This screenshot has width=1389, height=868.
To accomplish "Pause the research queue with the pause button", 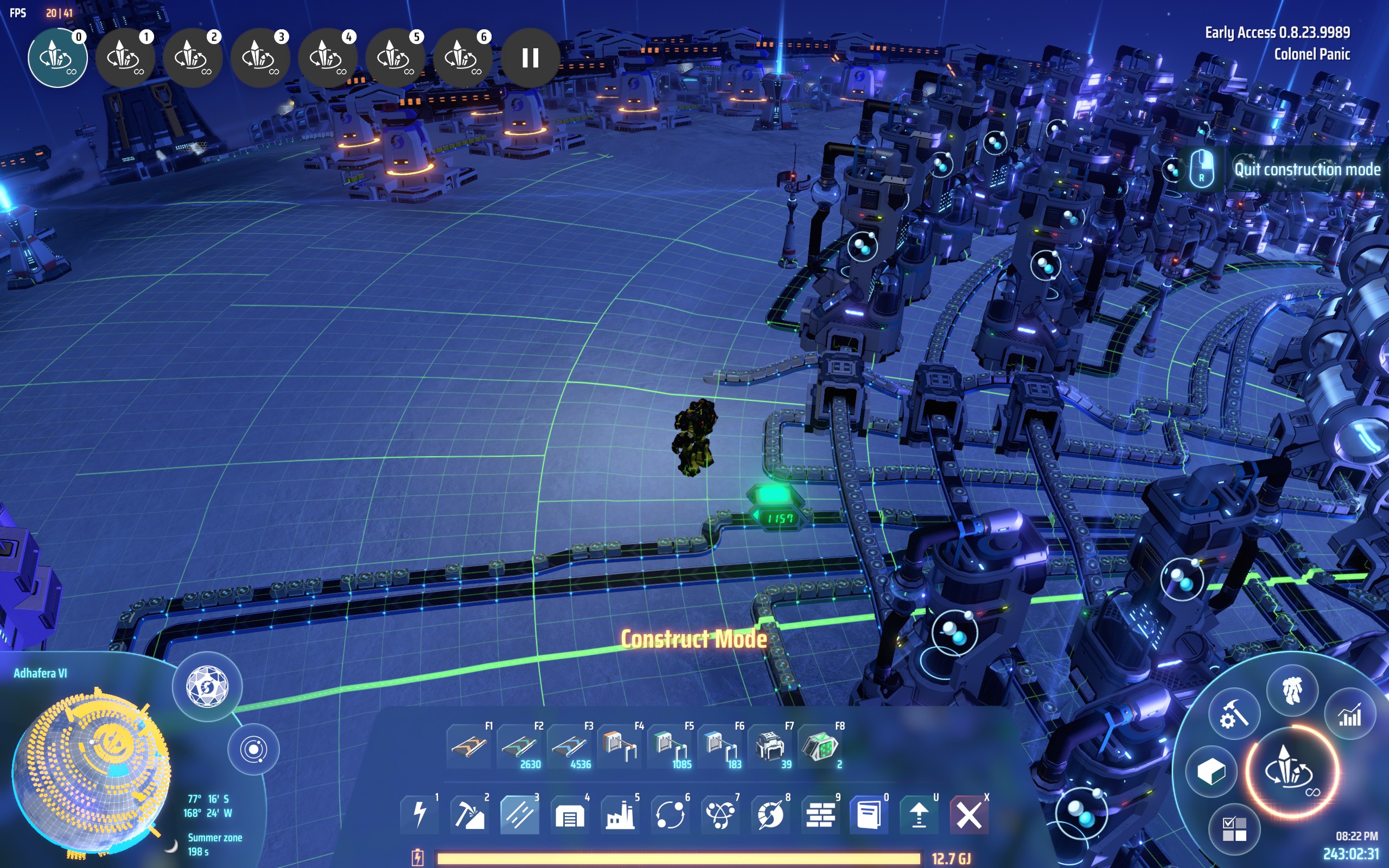I will point(530,58).
